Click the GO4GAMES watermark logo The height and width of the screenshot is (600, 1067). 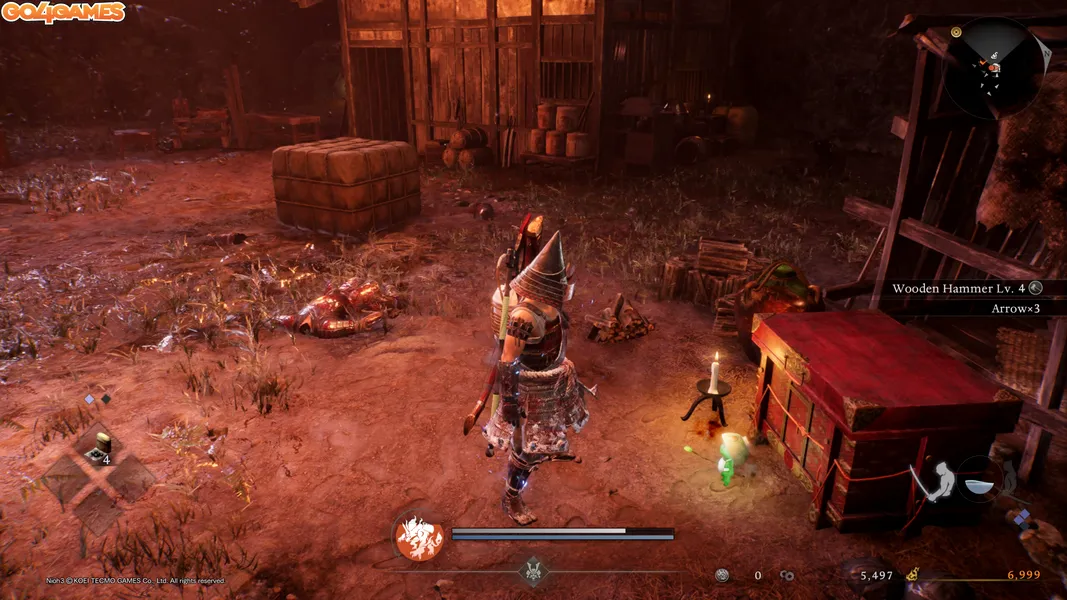[63, 12]
